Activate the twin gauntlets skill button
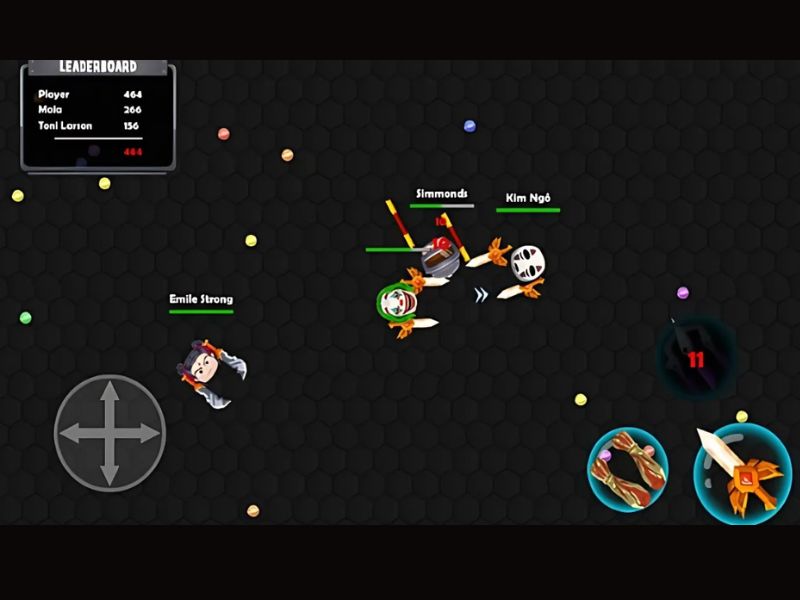The height and width of the screenshot is (600, 800). [x=628, y=470]
